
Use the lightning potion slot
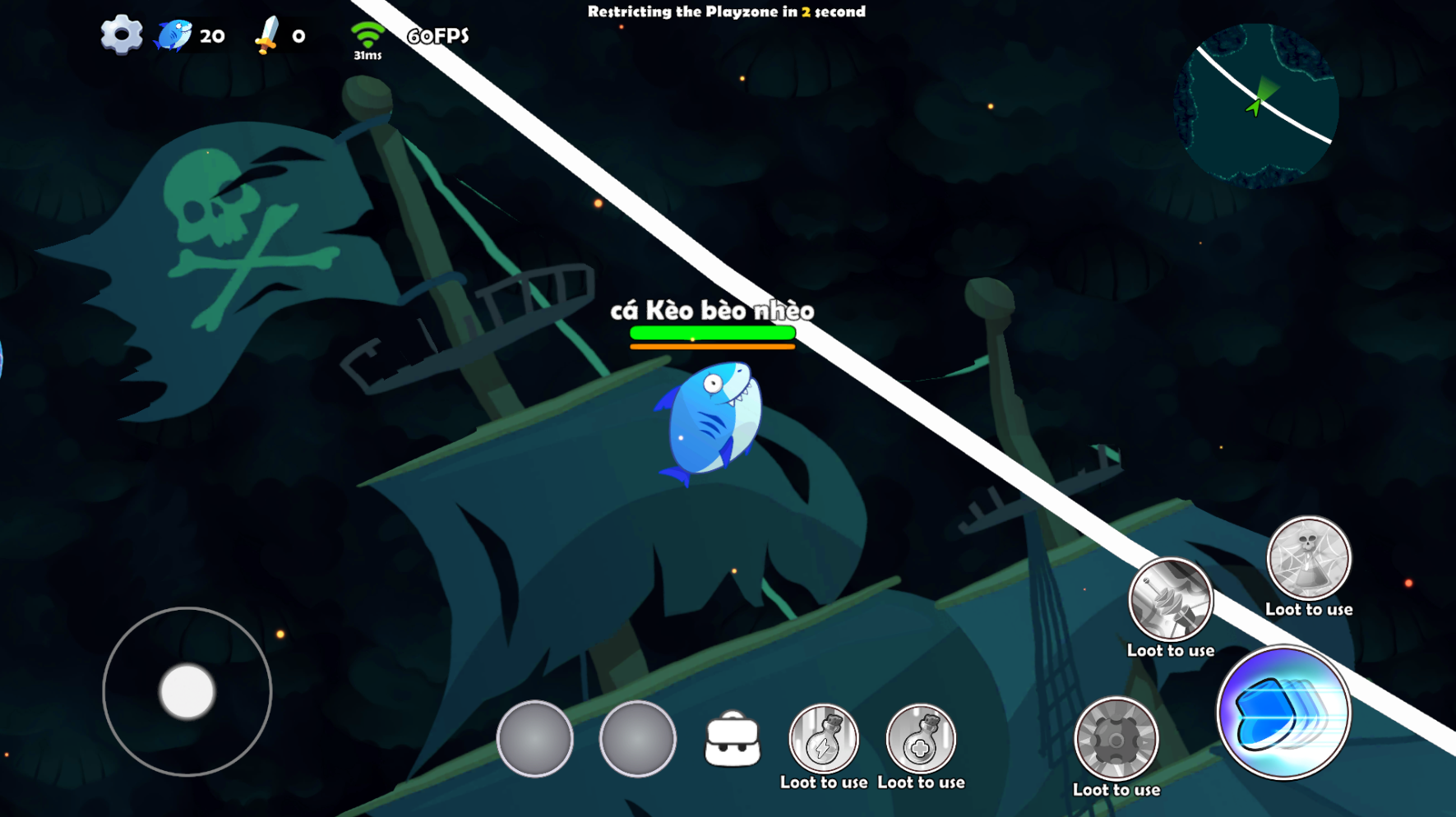823,740
